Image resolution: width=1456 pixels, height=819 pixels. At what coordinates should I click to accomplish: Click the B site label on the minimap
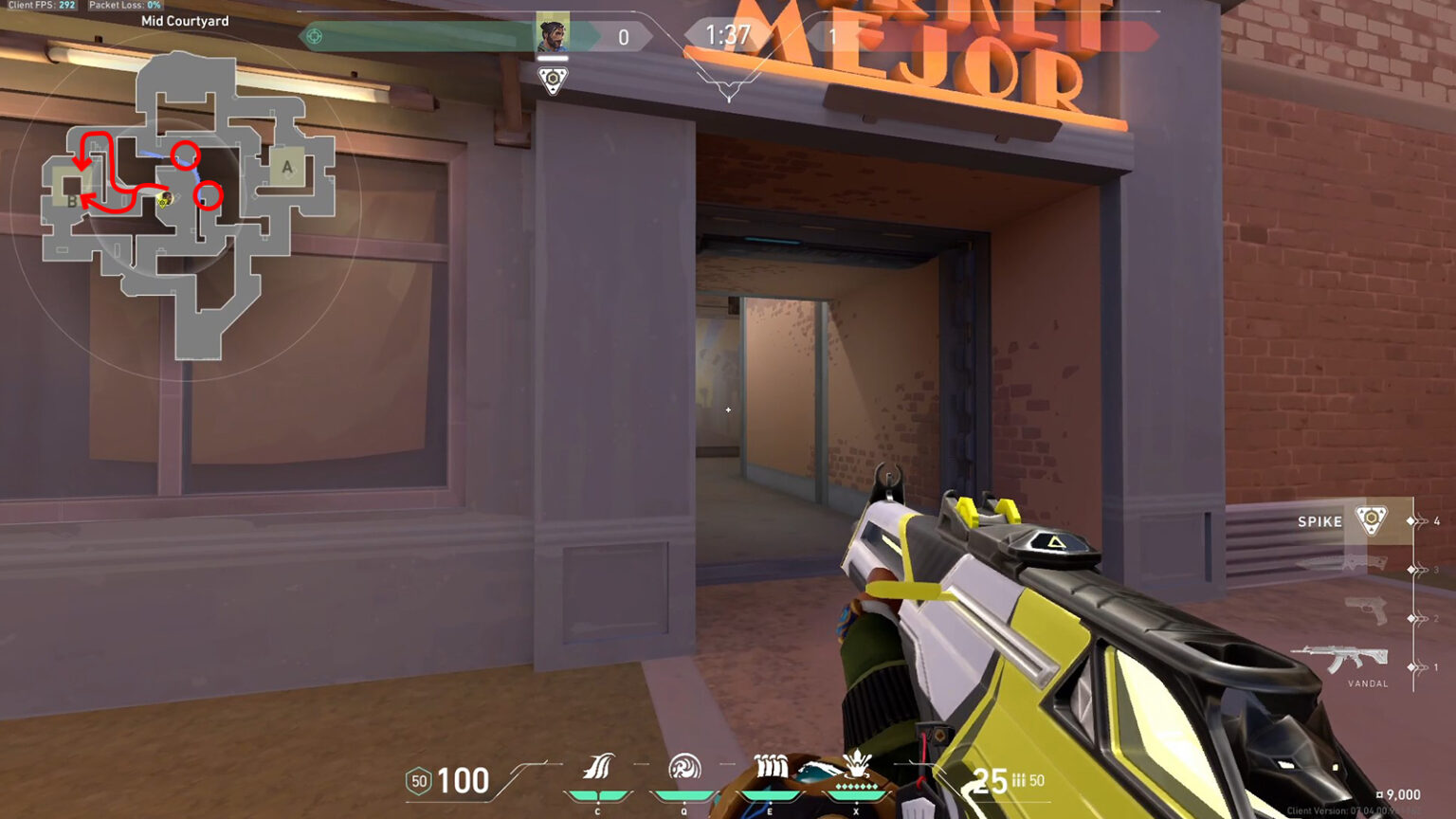pos(72,200)
